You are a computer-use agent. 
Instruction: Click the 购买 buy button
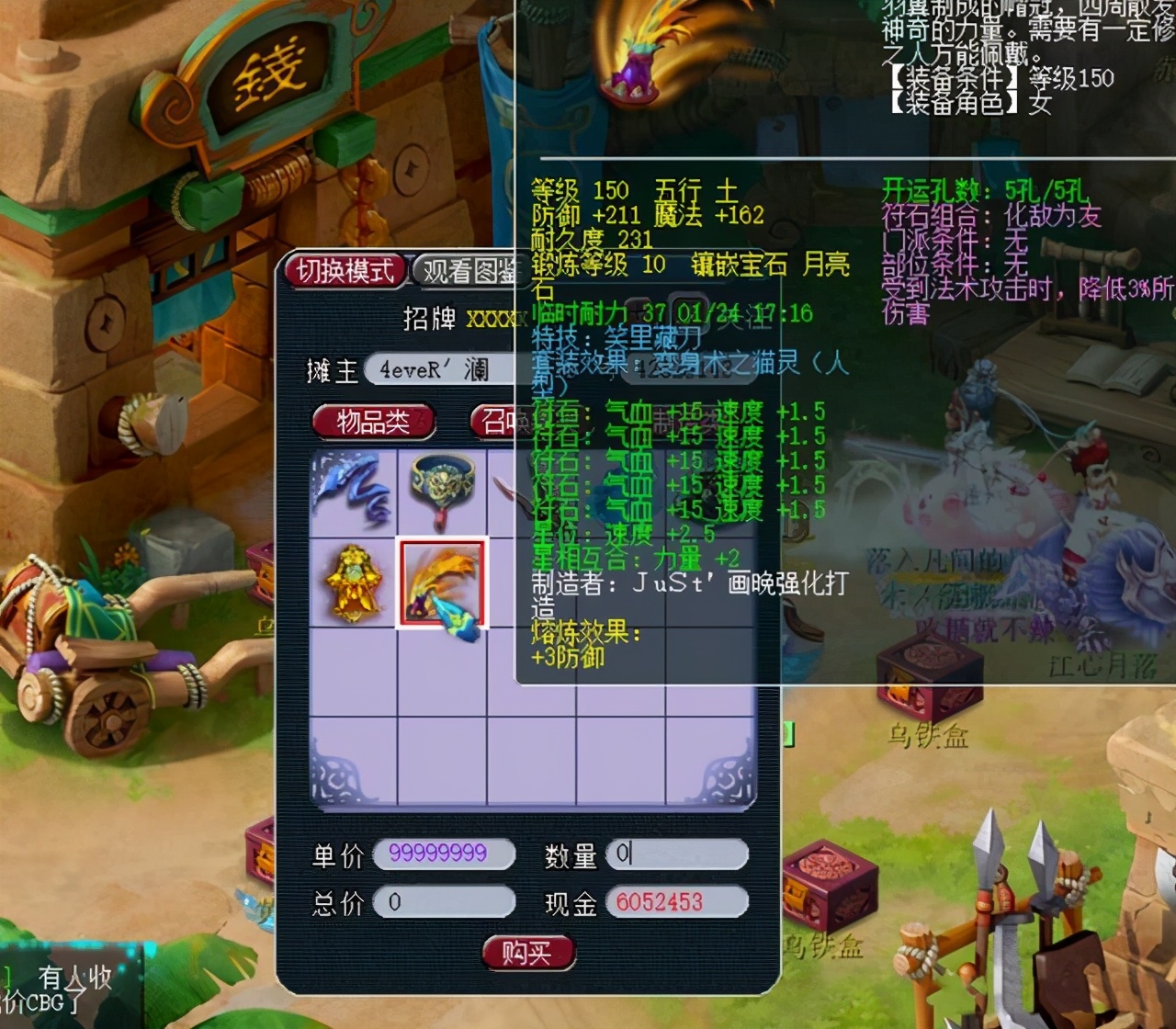[527, 953]
